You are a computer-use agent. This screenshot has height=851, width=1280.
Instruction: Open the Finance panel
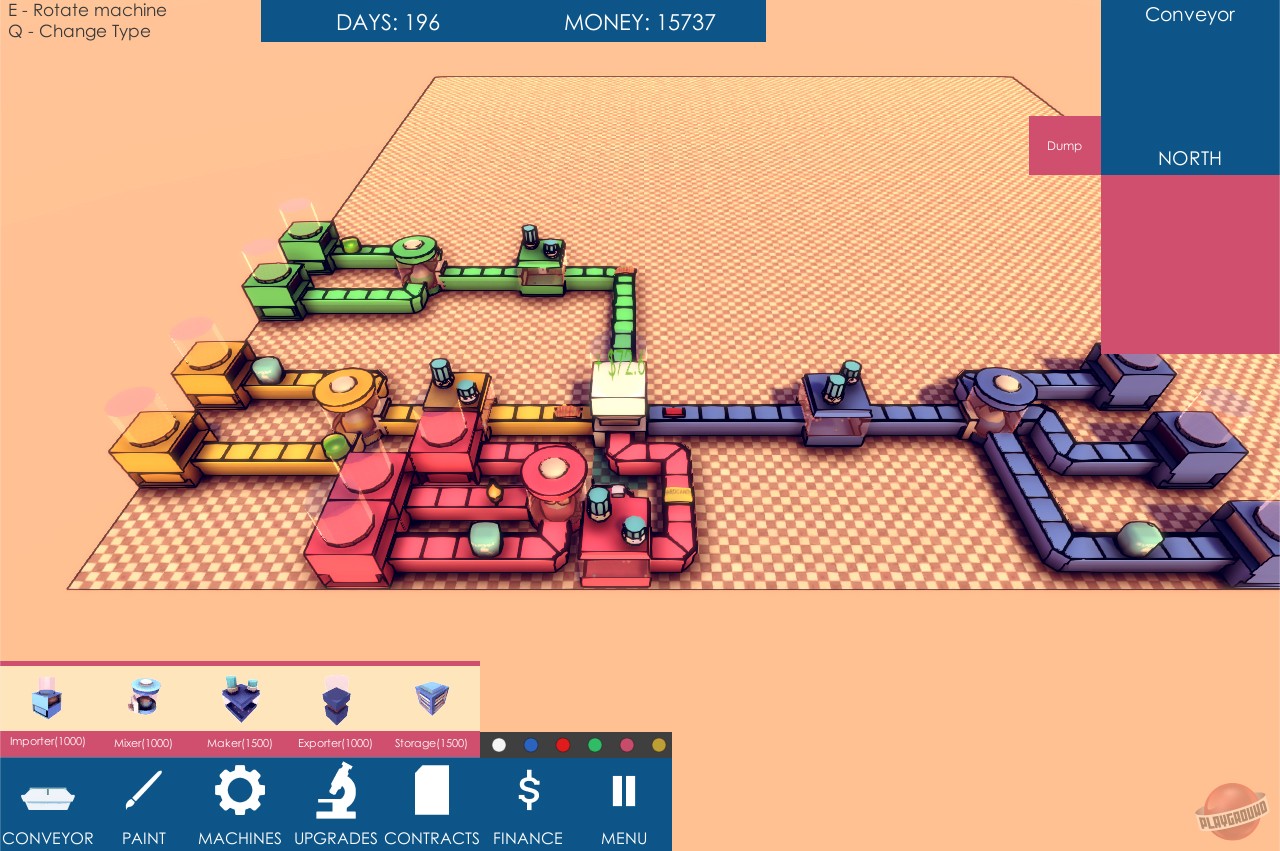528,790
